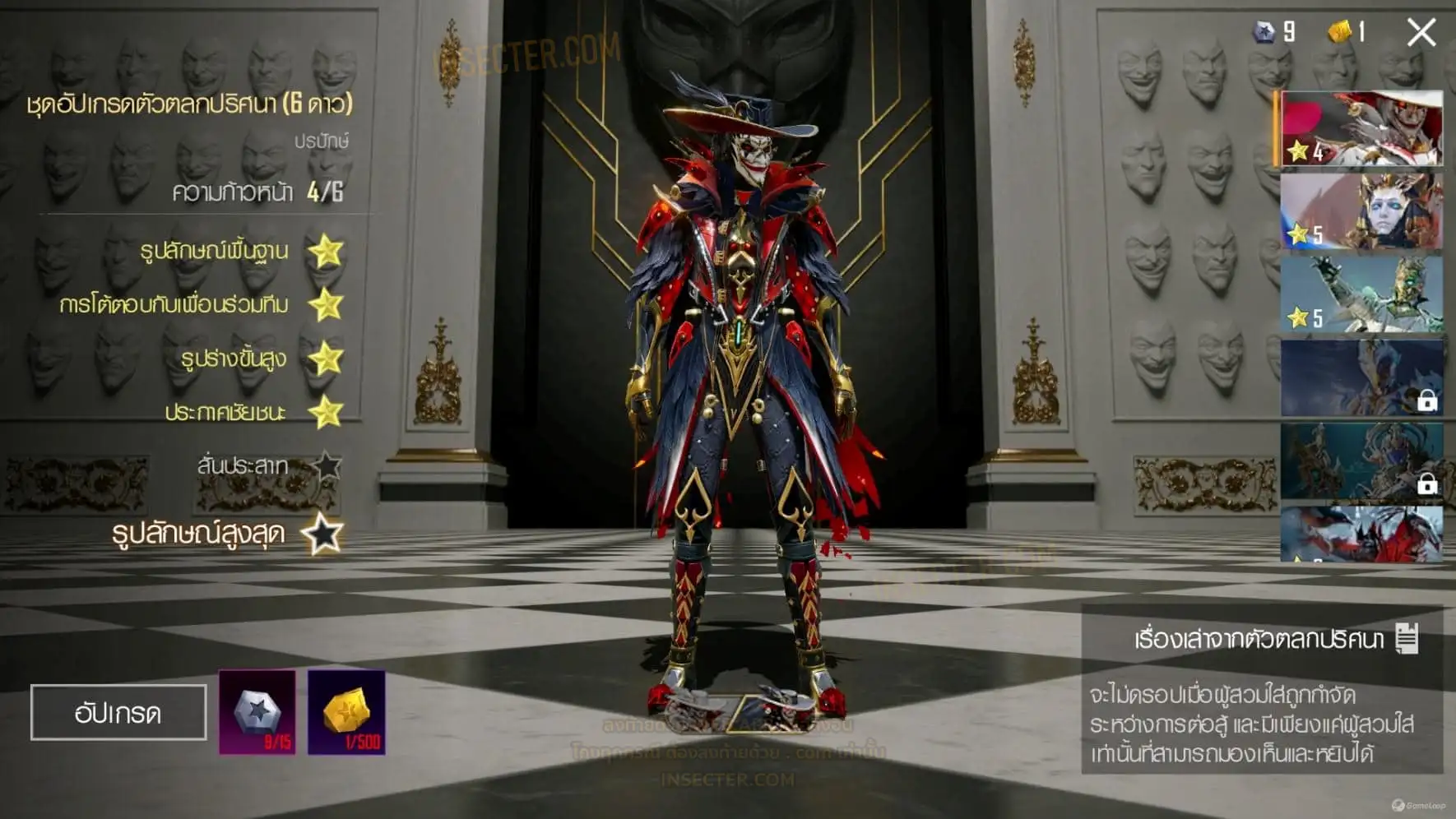Select the รูปร่างขั้นสูง upgrade level
Image resolution: width=1456 pixels, height=819 pixels.
234,359
